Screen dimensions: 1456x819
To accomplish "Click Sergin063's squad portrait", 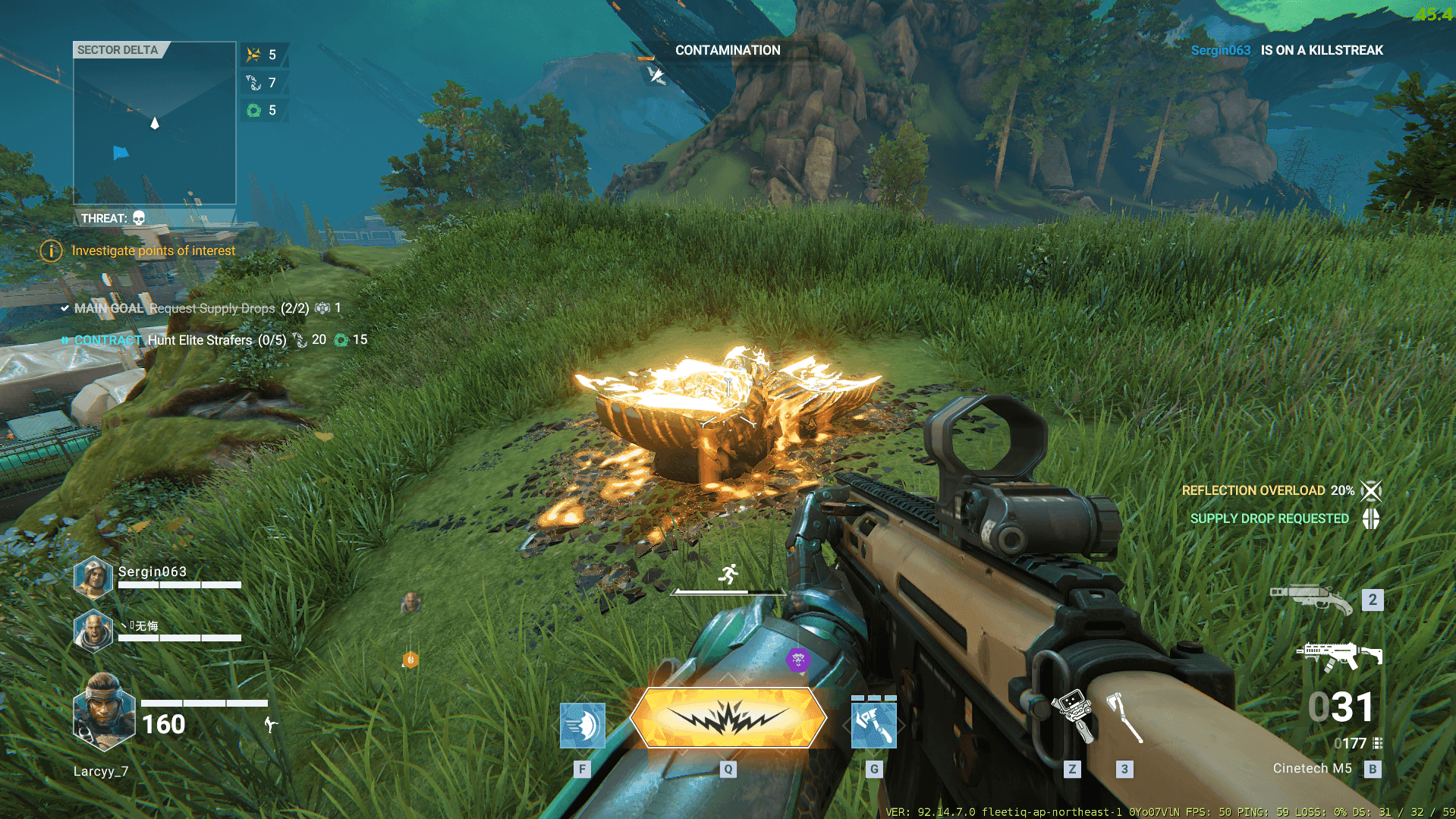I will [x=93, y=577].
